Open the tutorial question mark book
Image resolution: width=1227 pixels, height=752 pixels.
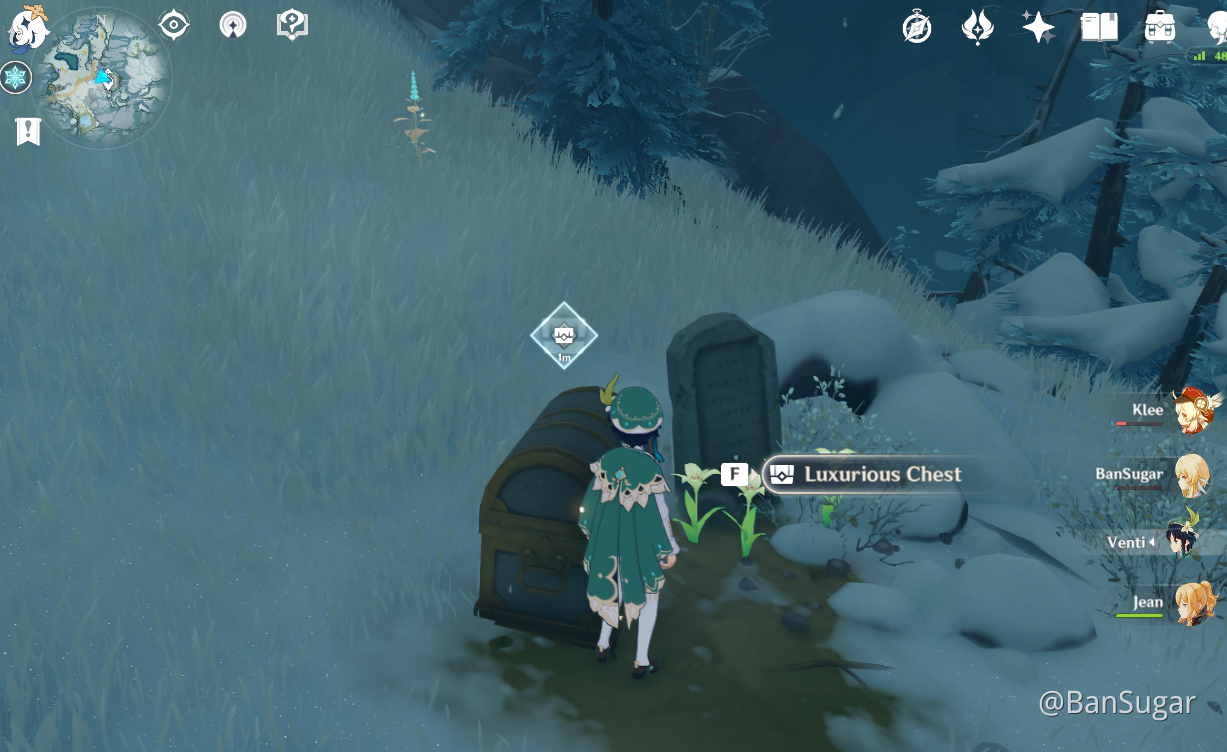click(292, 25)
